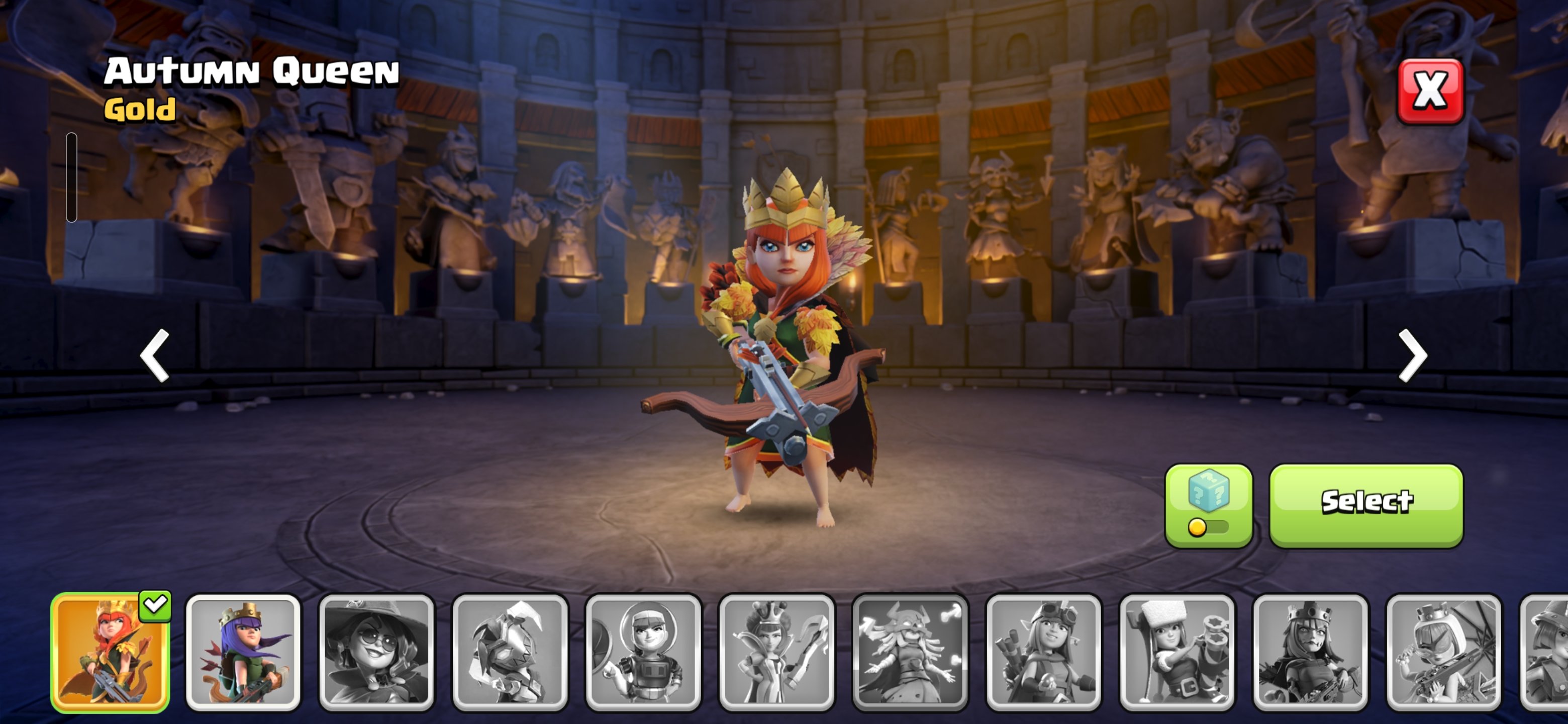Pick the witch hat and sunglasses queen skin

pos(376,652)
